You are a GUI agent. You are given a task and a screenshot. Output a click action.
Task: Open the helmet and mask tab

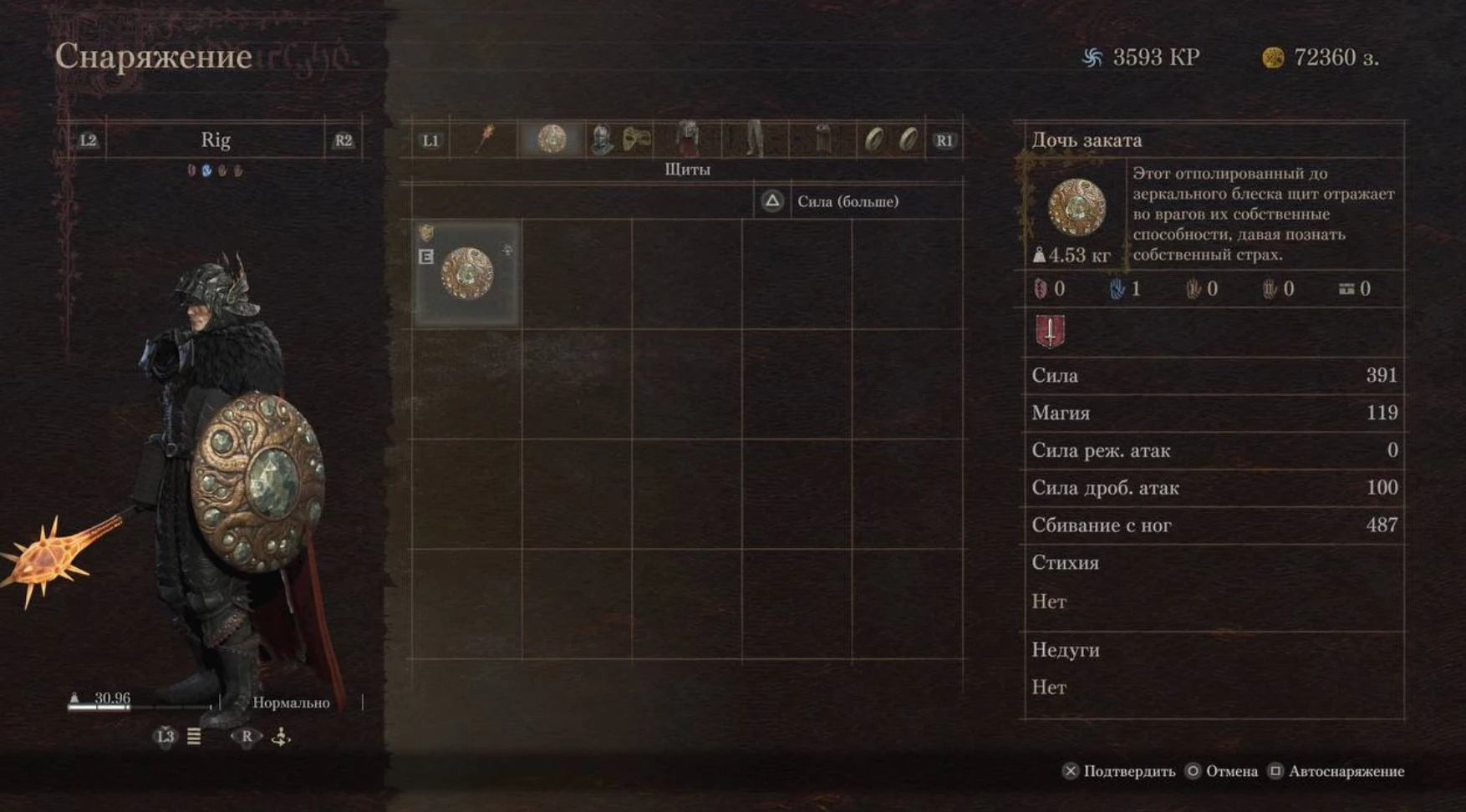click(x=618, y=140)
